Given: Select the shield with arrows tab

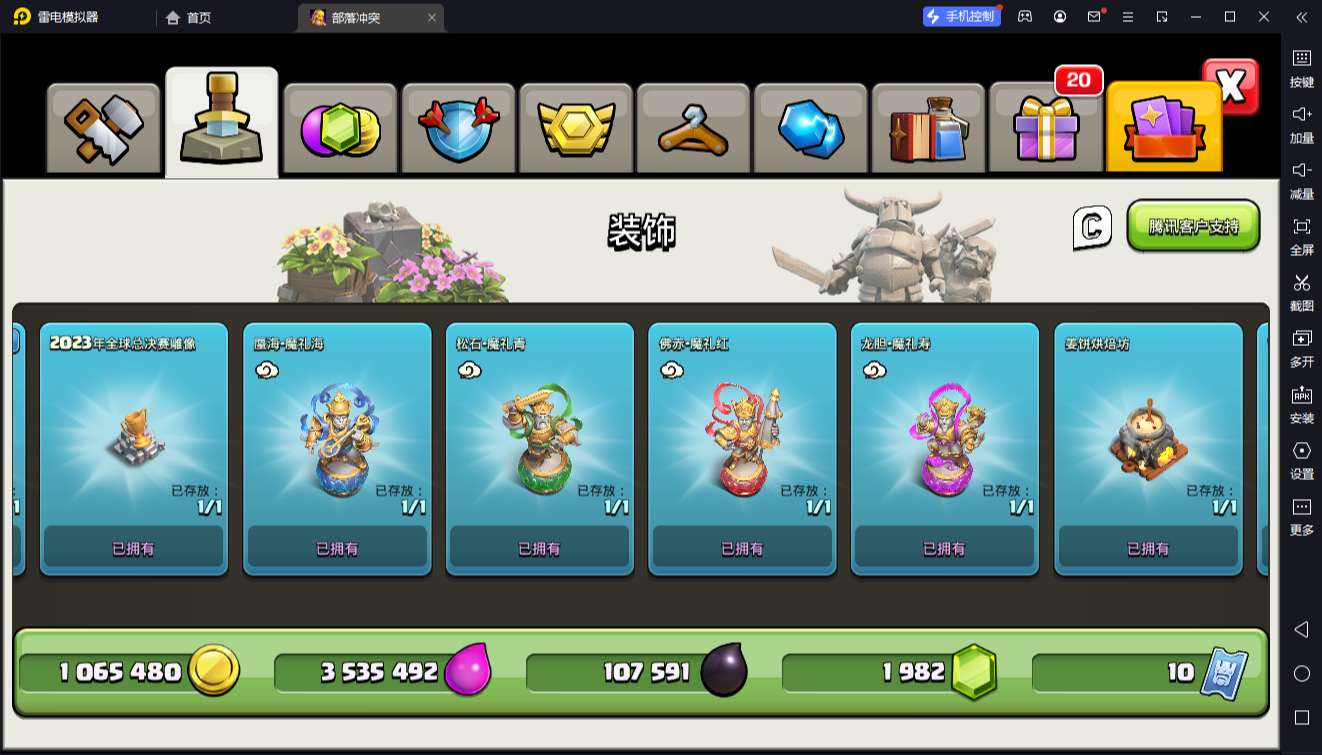Looking at the screenshot, I should [458, 129].
